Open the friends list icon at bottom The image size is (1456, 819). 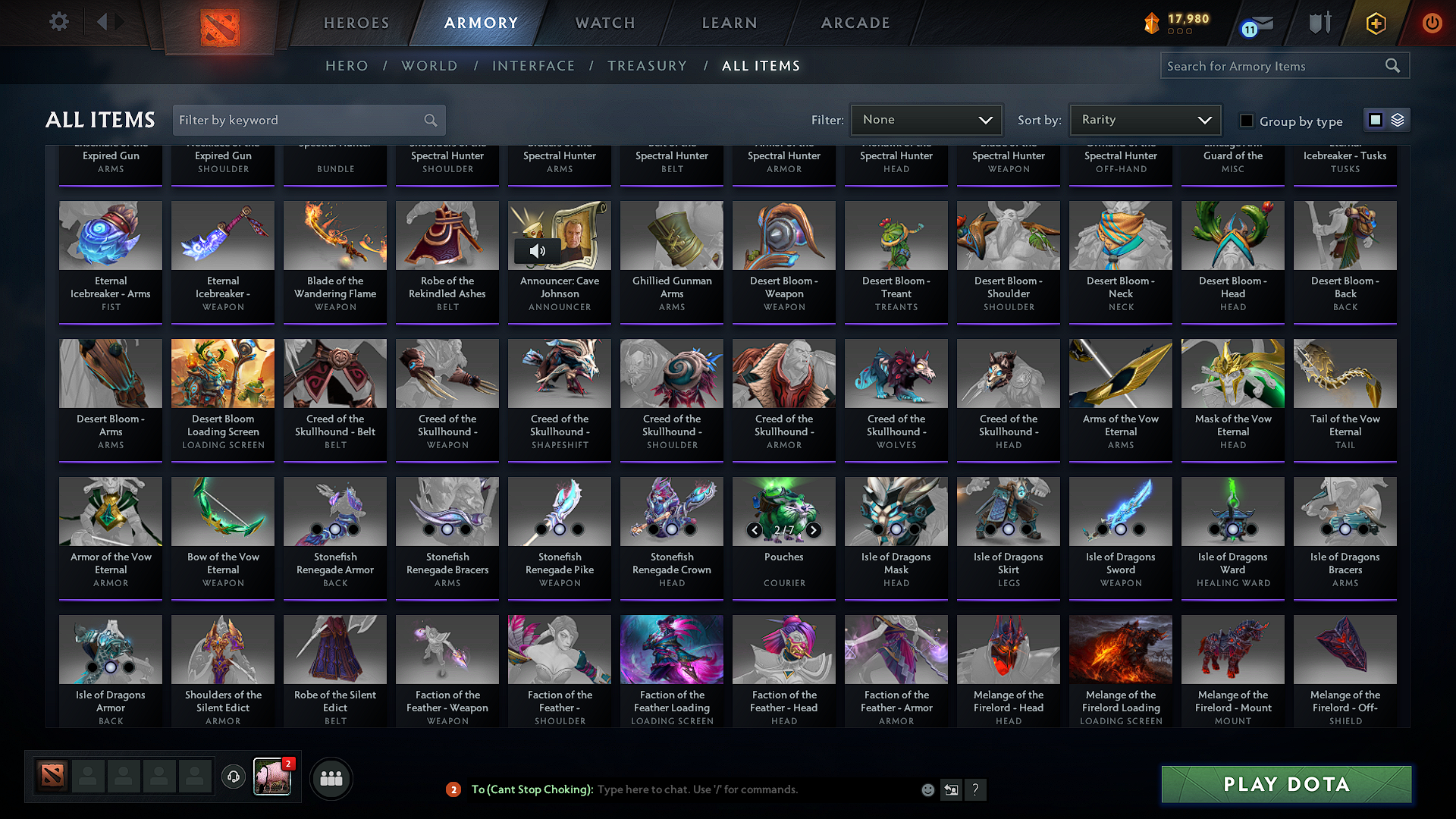(331, 777)
